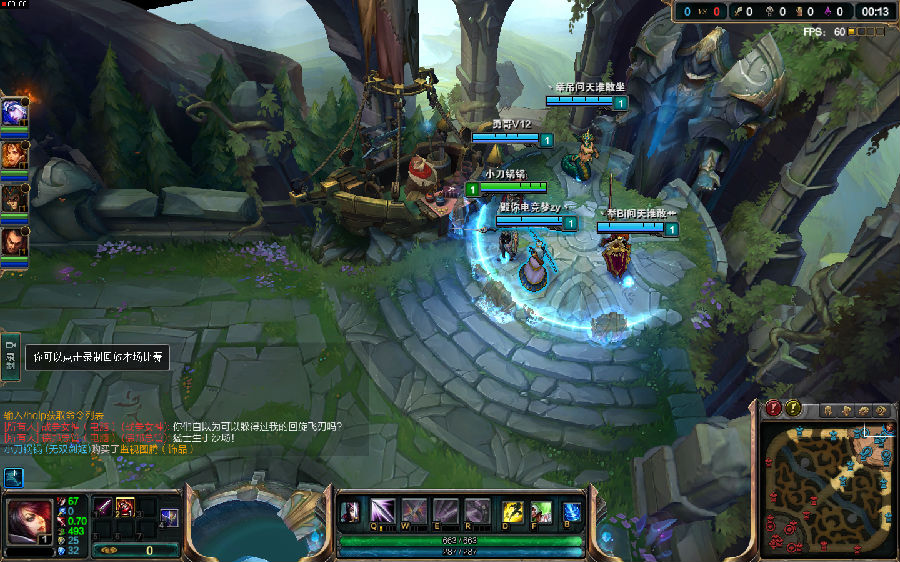Screen dimensions: 900x562
Task: Click the blue recall button
Action: coord(572,512)
